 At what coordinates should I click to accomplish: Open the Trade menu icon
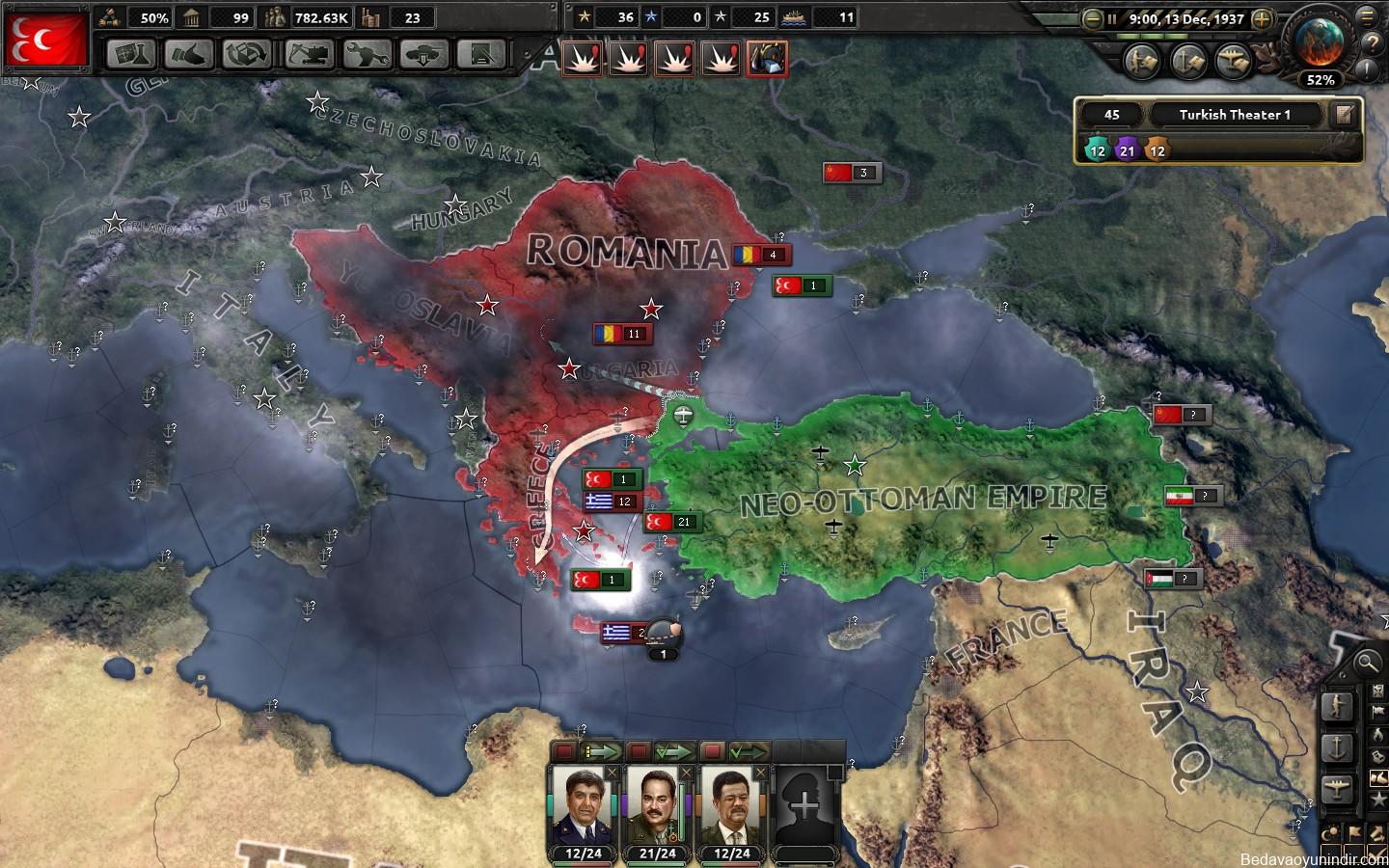[246, 55]
